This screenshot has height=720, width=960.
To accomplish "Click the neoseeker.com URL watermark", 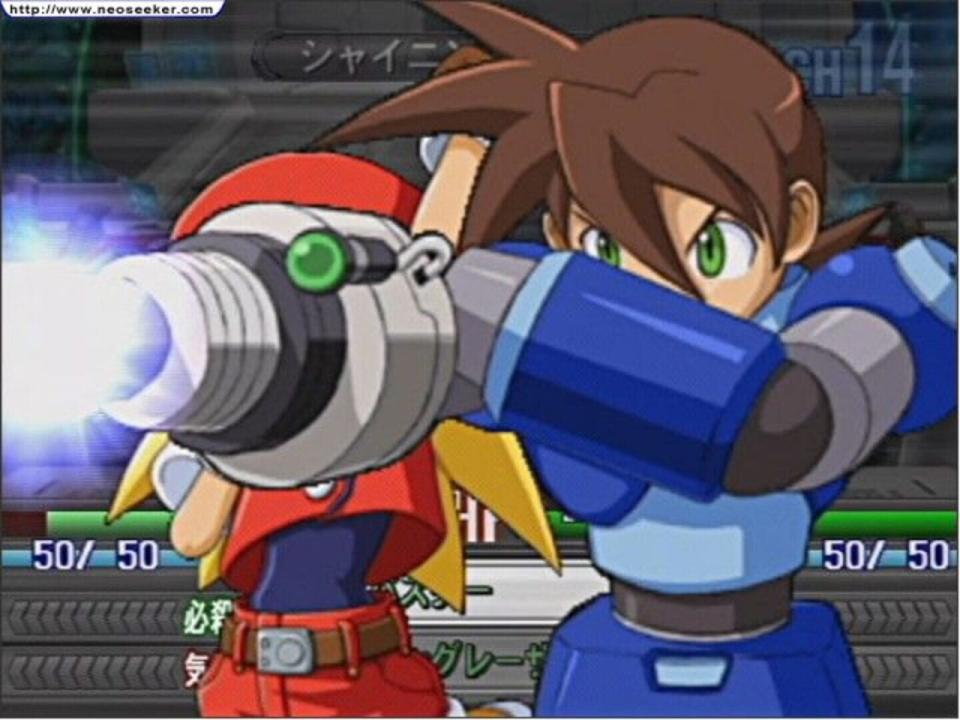I will click(111, 9).
